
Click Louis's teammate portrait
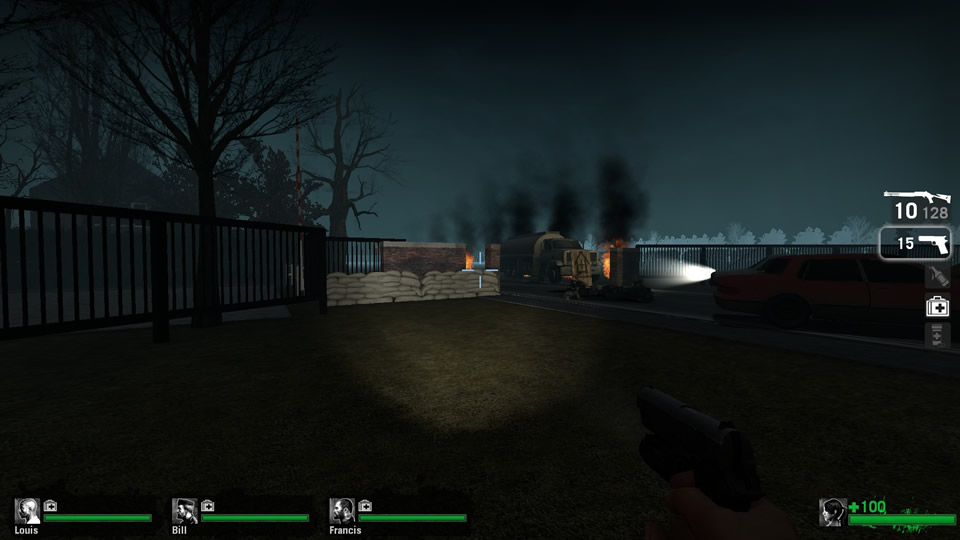tap(27, 511)
